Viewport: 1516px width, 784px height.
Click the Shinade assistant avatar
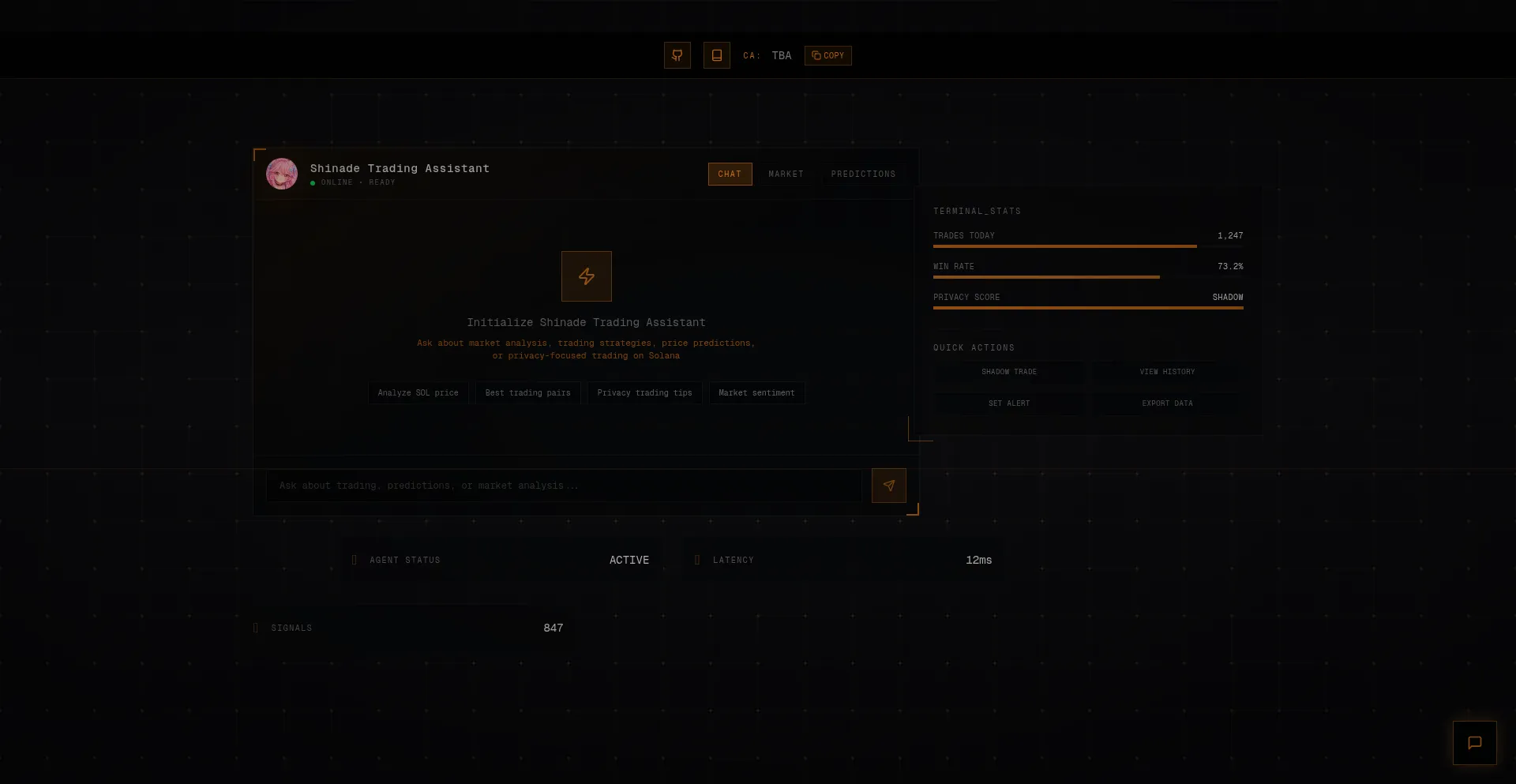tap(282, 174)
